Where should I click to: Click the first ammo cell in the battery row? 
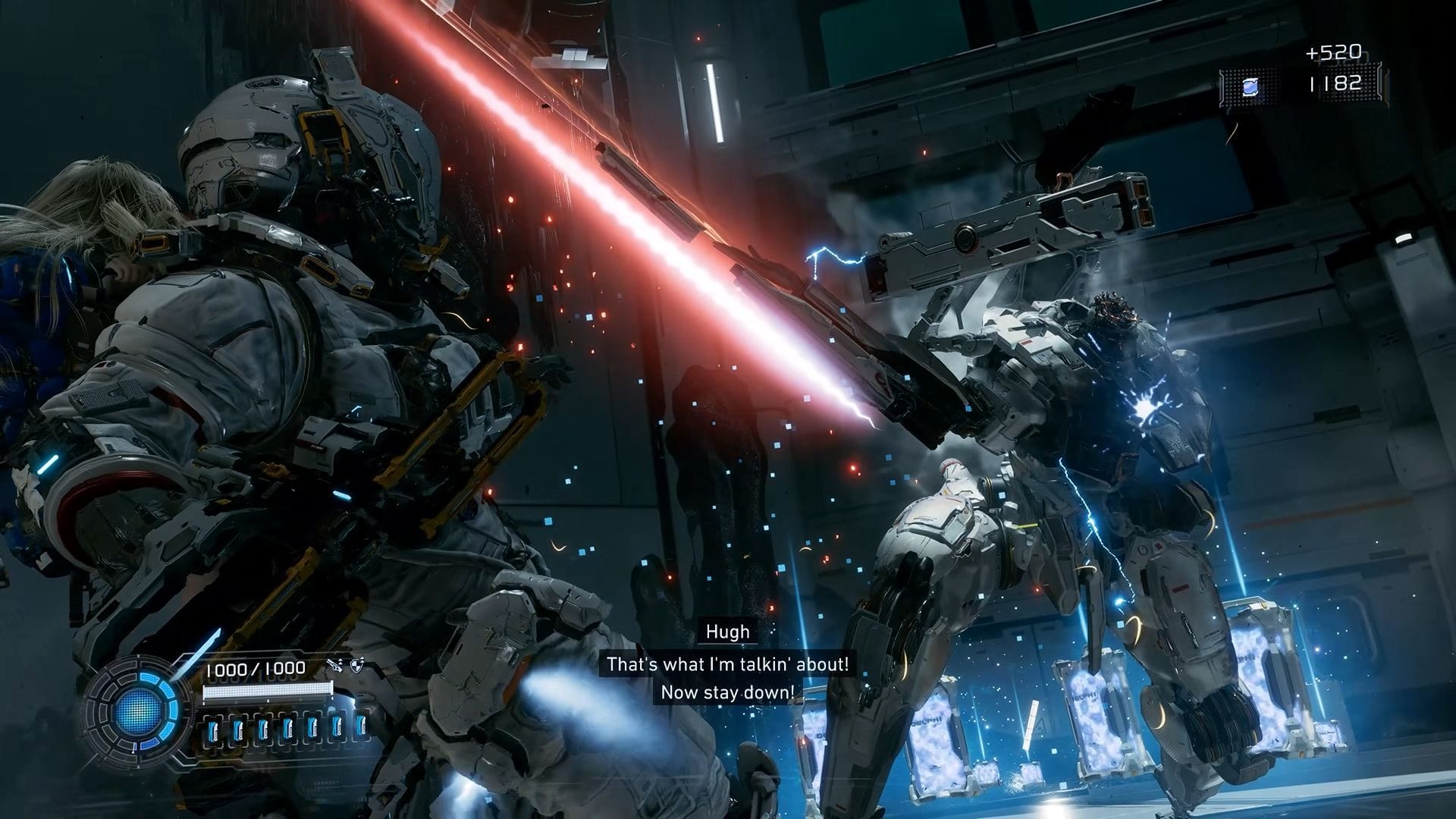213,731
